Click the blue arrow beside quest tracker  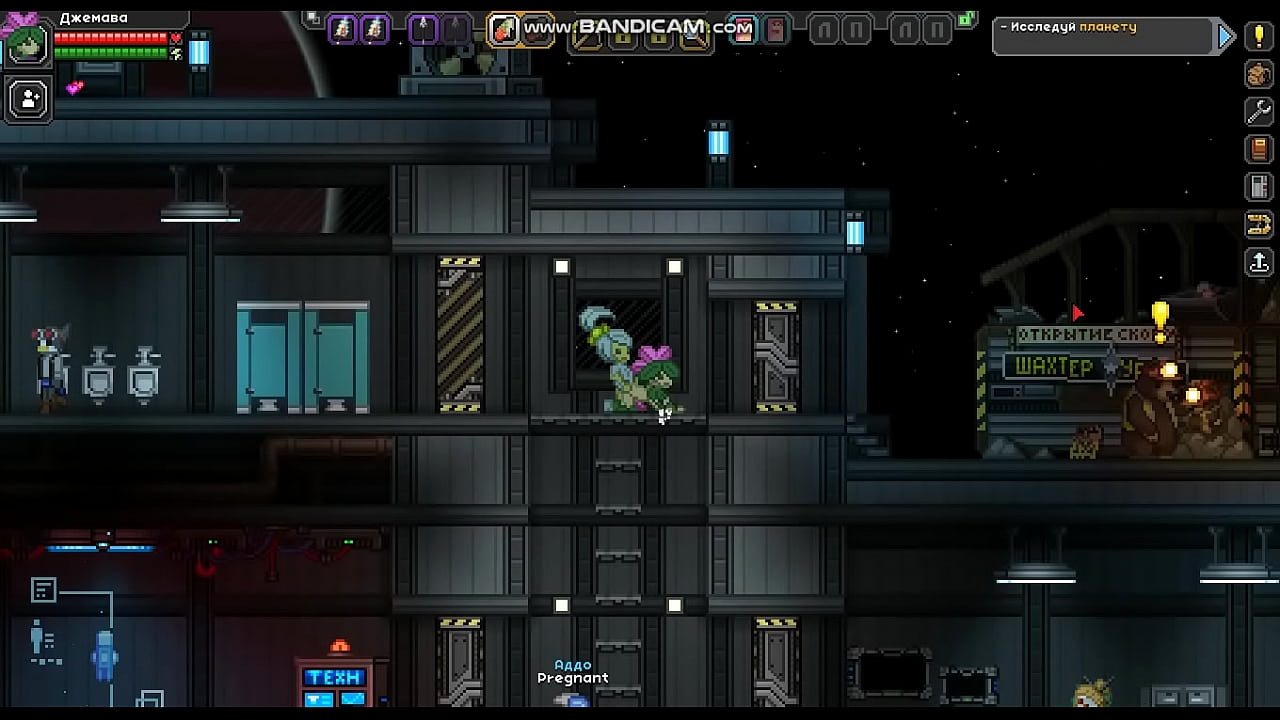pyautogui.click(x=1226, y=37)
